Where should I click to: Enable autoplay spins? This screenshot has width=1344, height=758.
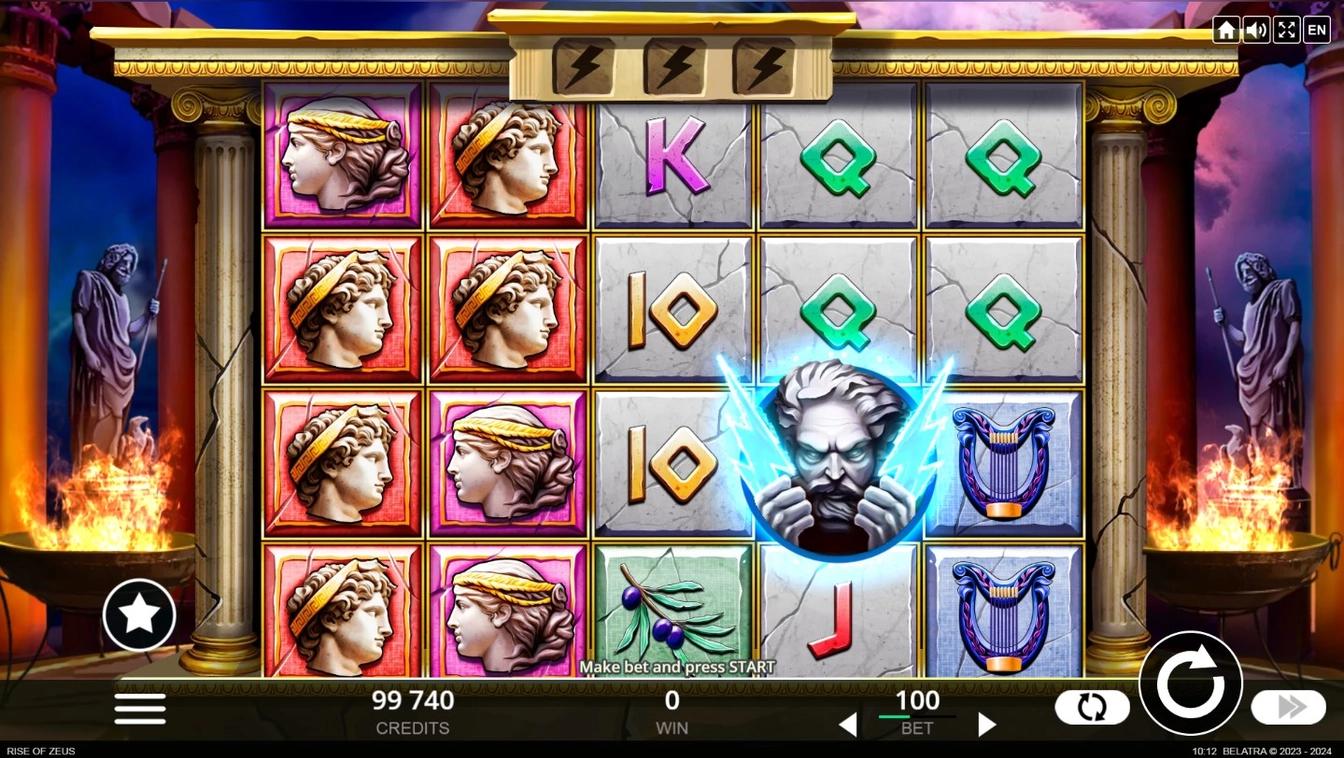[x=1092, y=707]
